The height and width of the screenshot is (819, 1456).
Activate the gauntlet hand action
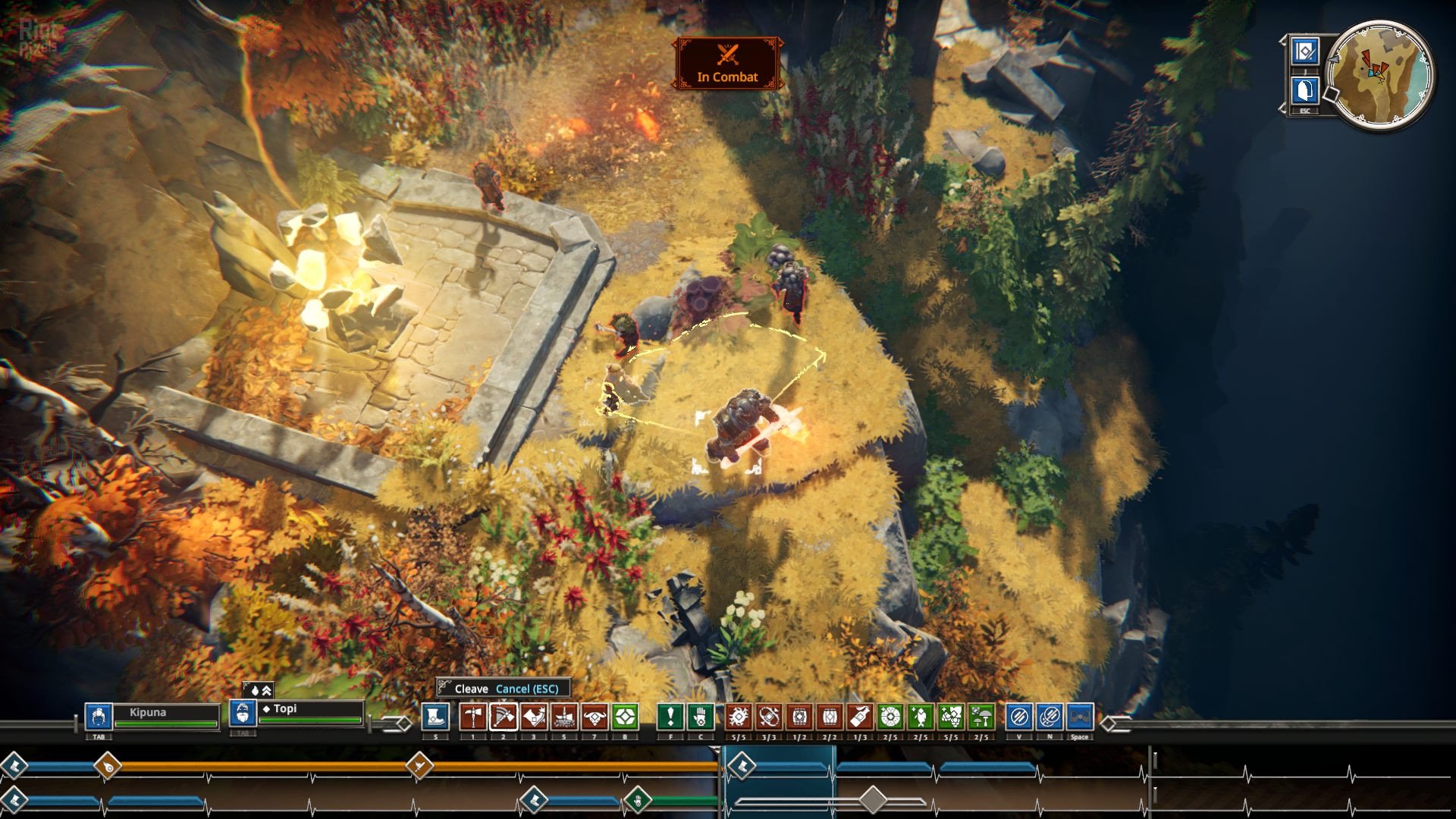(x=701, y=717)
